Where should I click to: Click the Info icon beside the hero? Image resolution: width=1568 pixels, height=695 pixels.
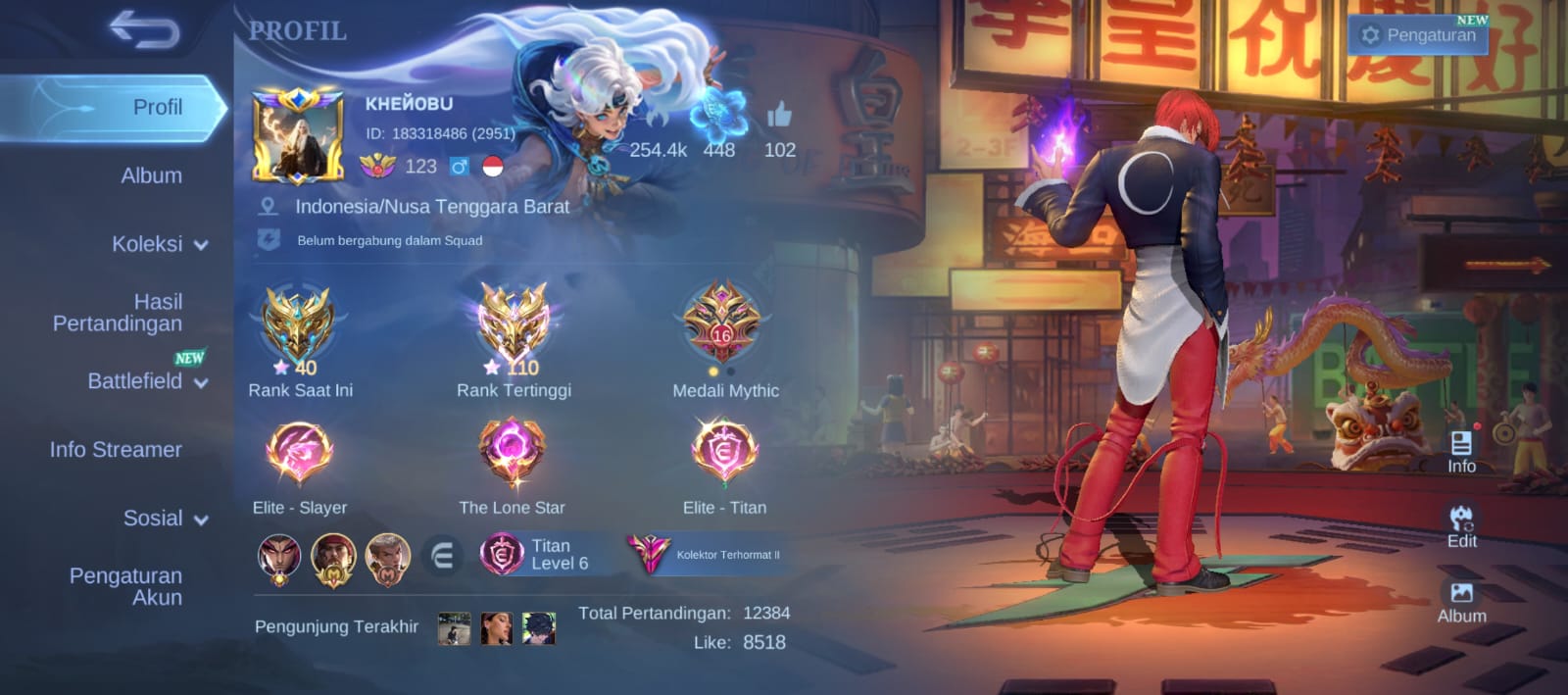click(x=1461, y=451)
